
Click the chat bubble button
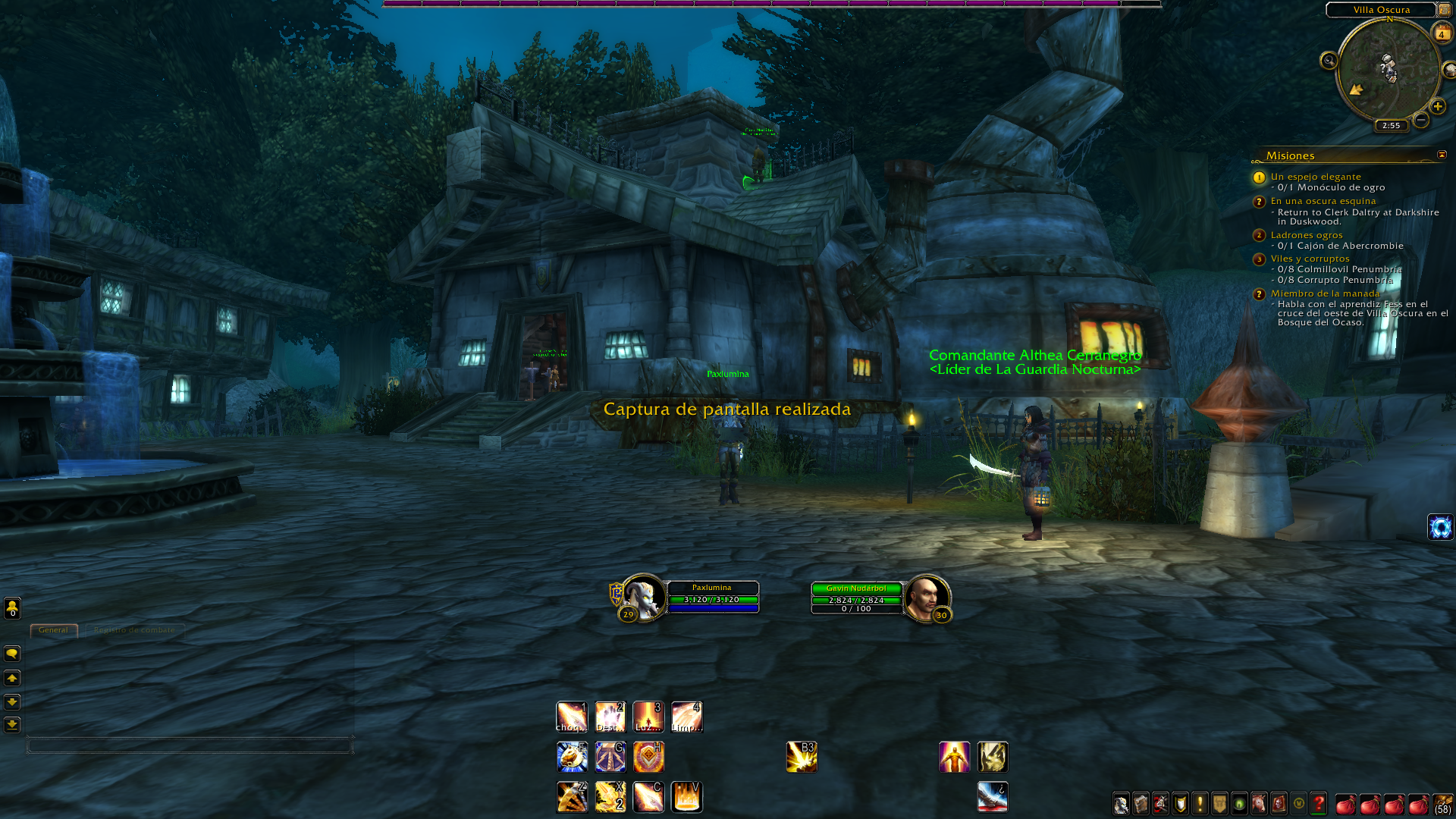point(12,654)
